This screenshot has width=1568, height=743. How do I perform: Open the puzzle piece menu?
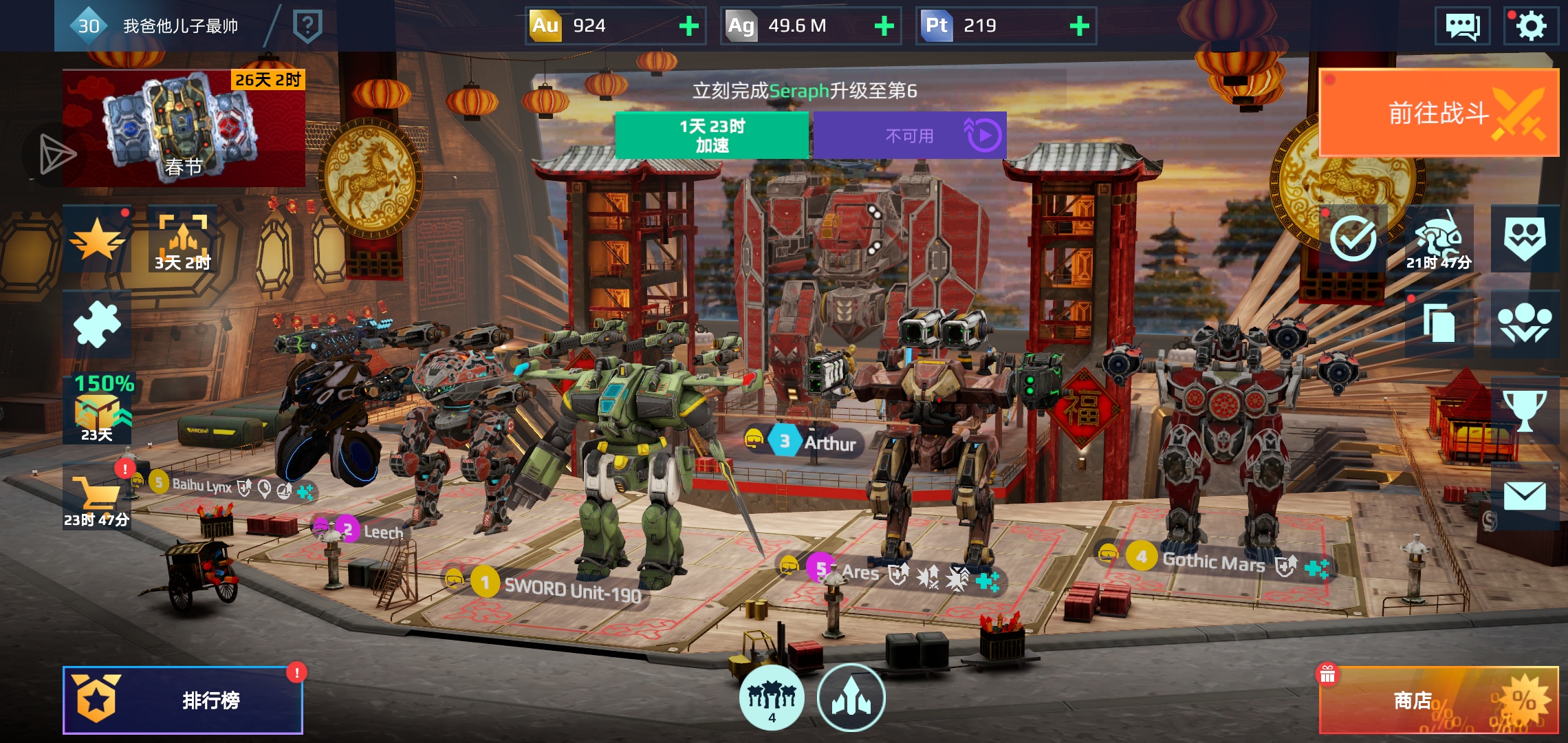(x=97, y=324)
